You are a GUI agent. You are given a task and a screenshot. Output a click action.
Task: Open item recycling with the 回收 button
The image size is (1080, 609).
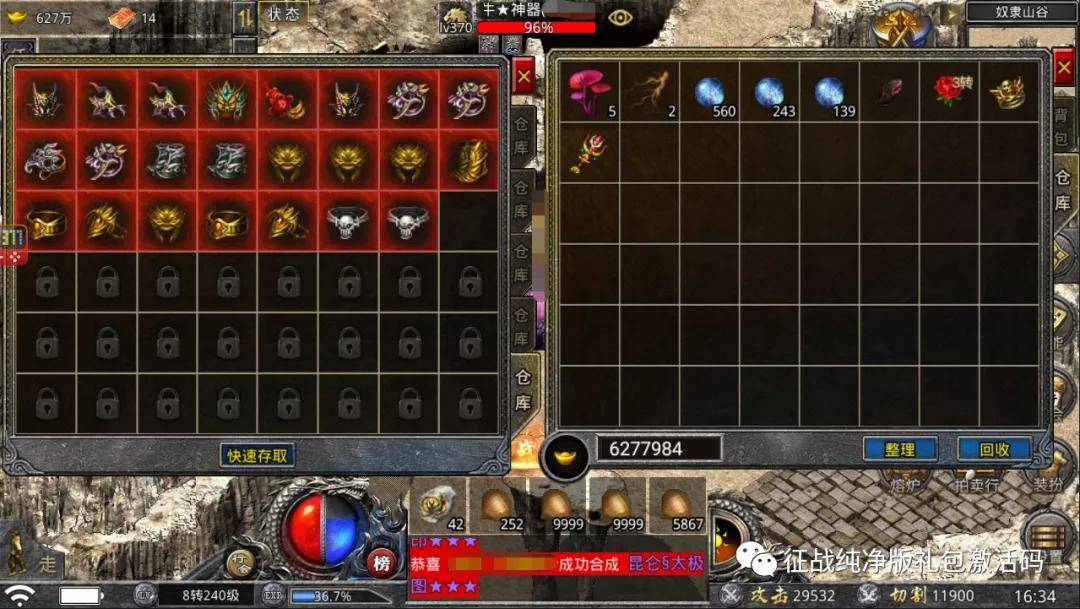pyautogui.click(x=994, y=449)
